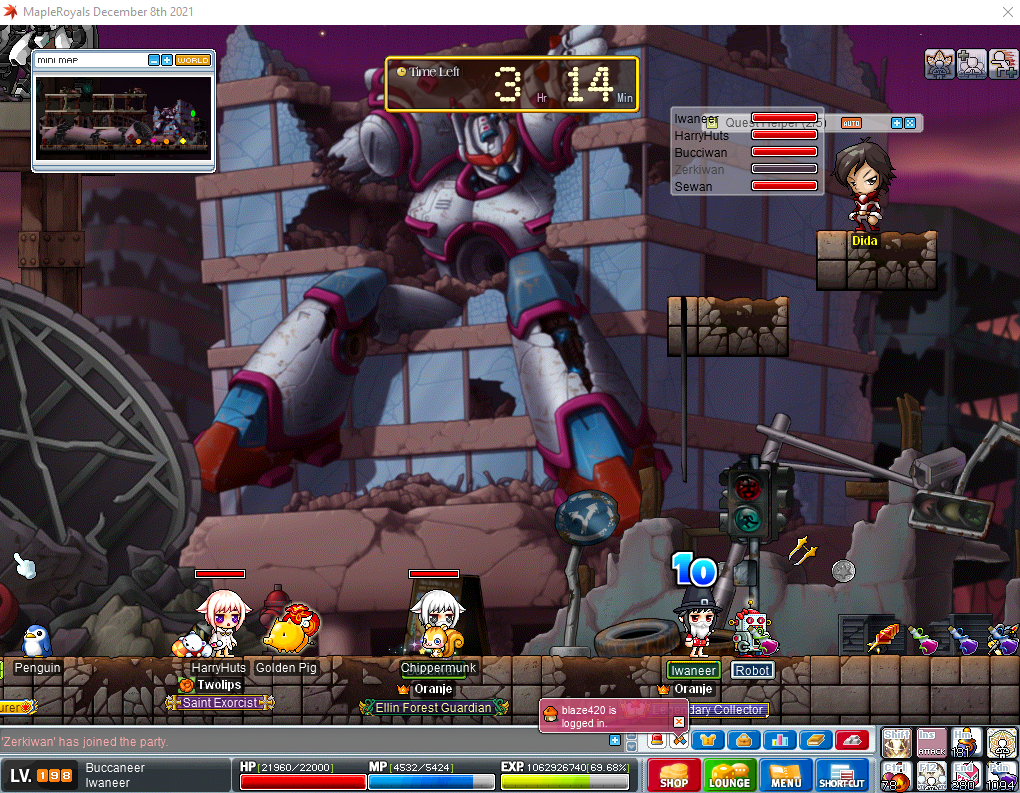The width and height of the screenshot is (1020, 793).
Task: Open the Shortcut button
Action: tap(842, 776)
